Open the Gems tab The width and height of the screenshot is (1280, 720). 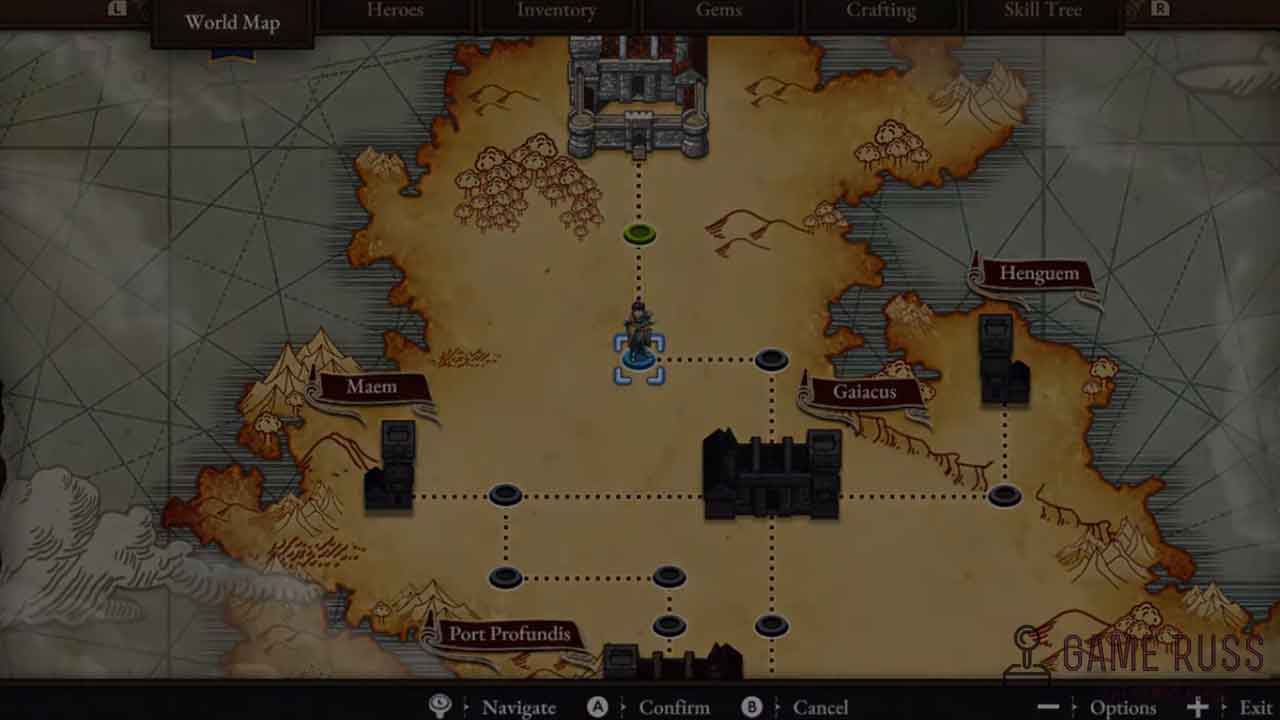click(x=719, y=11)
